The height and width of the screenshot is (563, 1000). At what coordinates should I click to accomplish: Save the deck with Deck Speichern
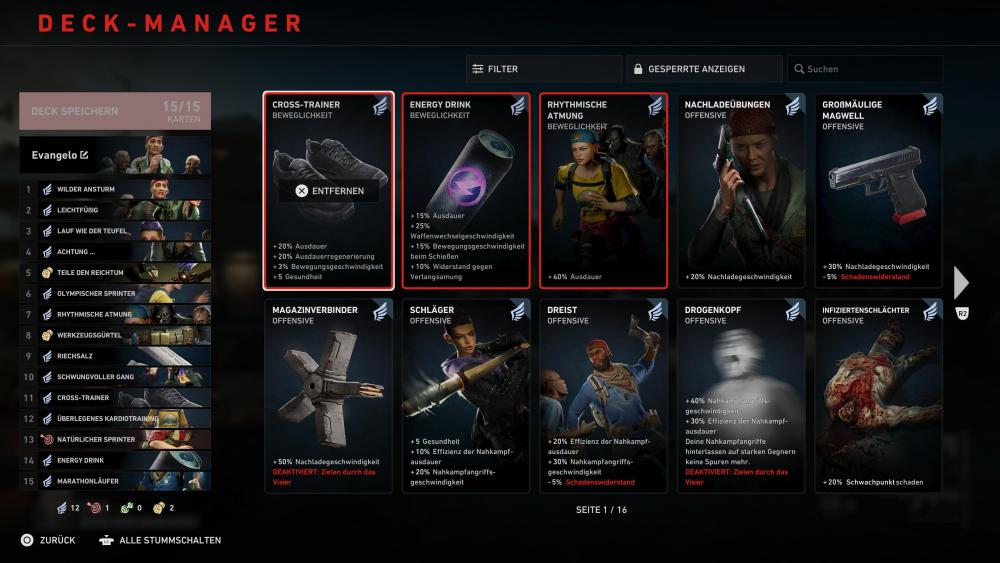(x=114, y=112)
